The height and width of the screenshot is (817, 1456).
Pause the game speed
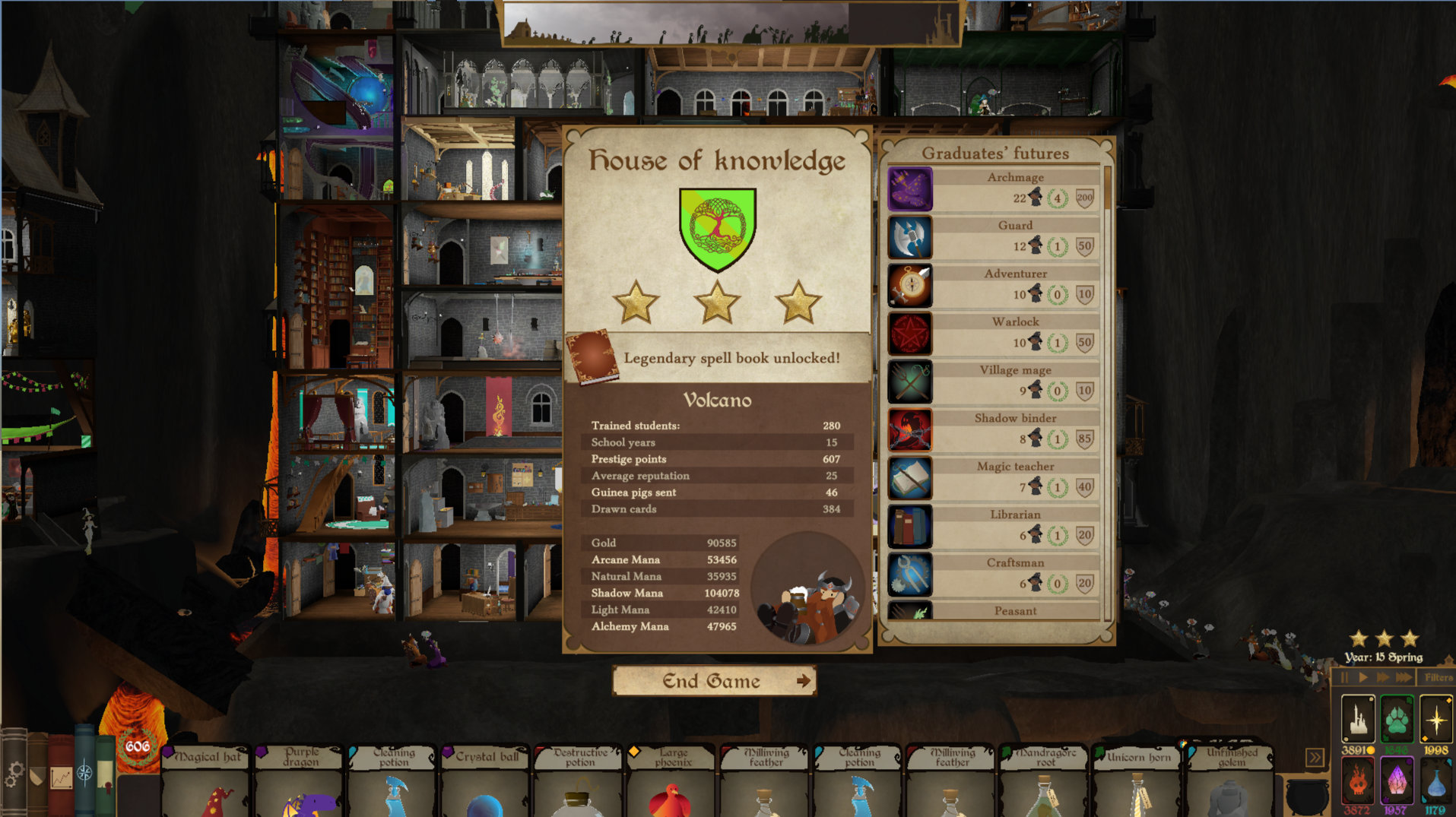coord(1344,677)
